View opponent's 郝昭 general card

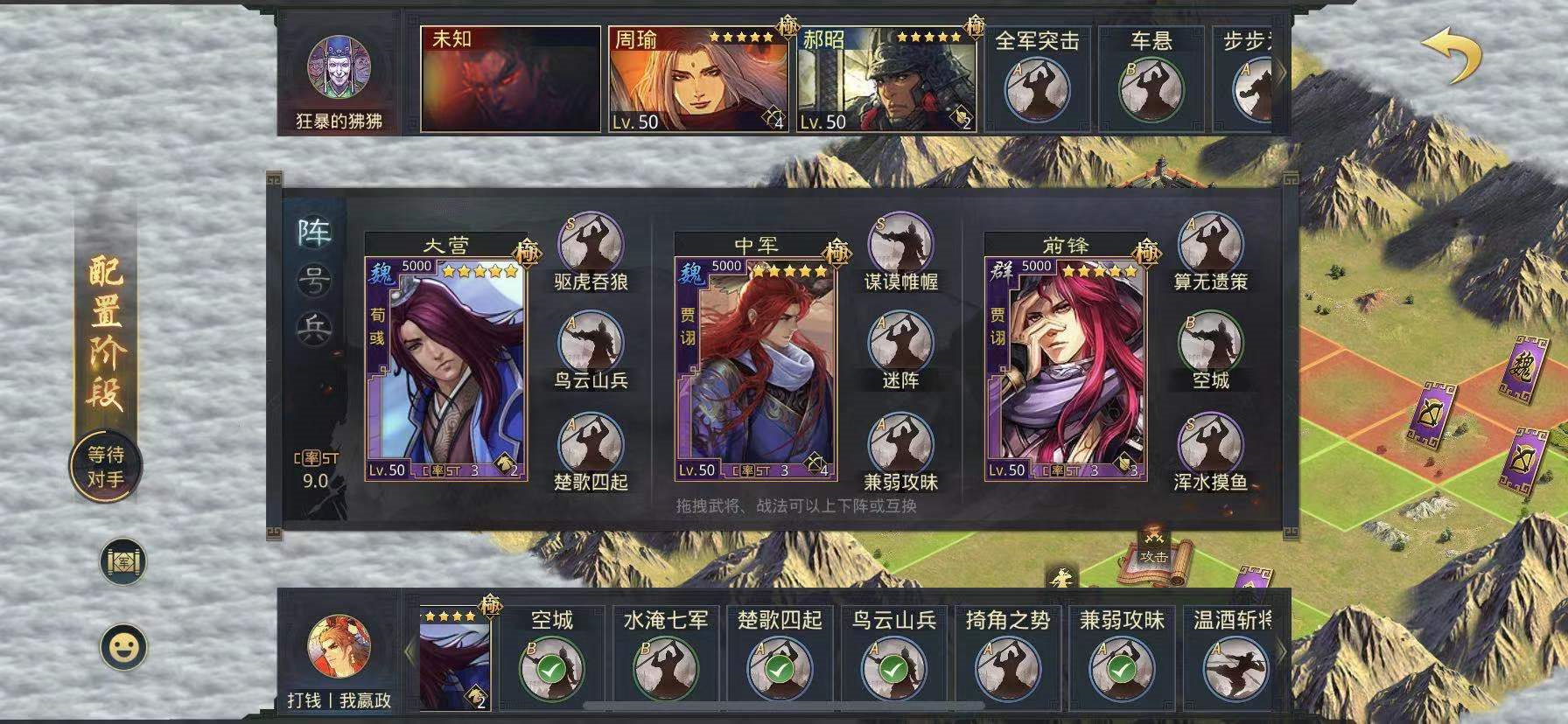pyautogui.click(x=885, y=80)
